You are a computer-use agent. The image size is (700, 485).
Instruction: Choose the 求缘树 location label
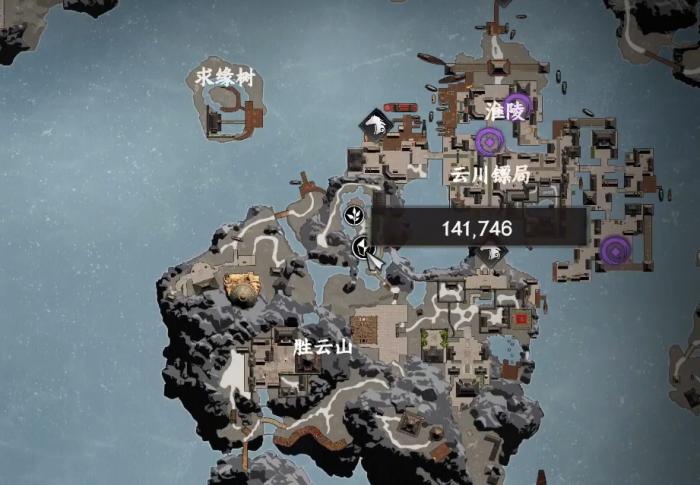coord(225,76)
